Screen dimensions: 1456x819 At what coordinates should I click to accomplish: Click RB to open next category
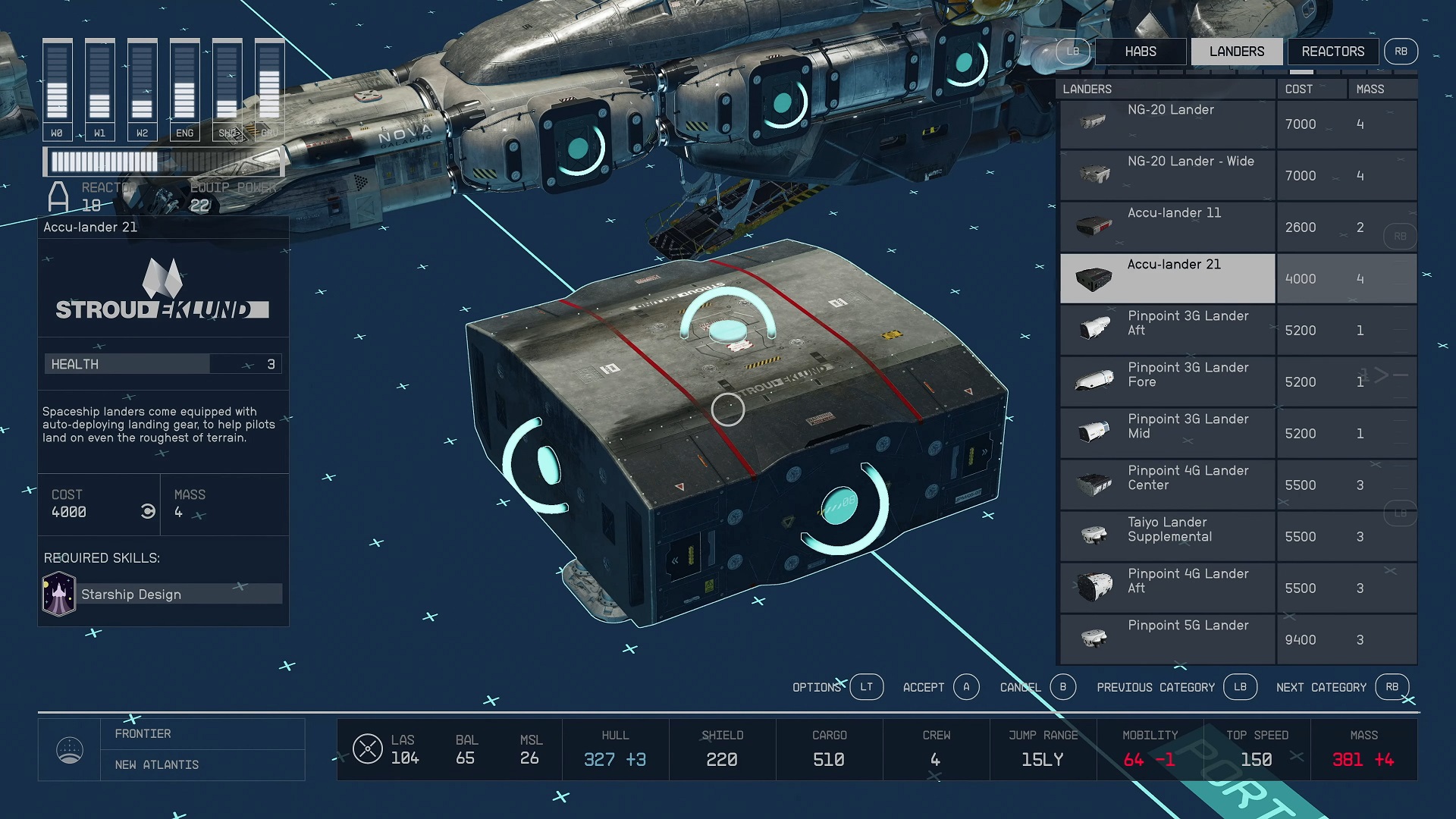(1392, 687)
